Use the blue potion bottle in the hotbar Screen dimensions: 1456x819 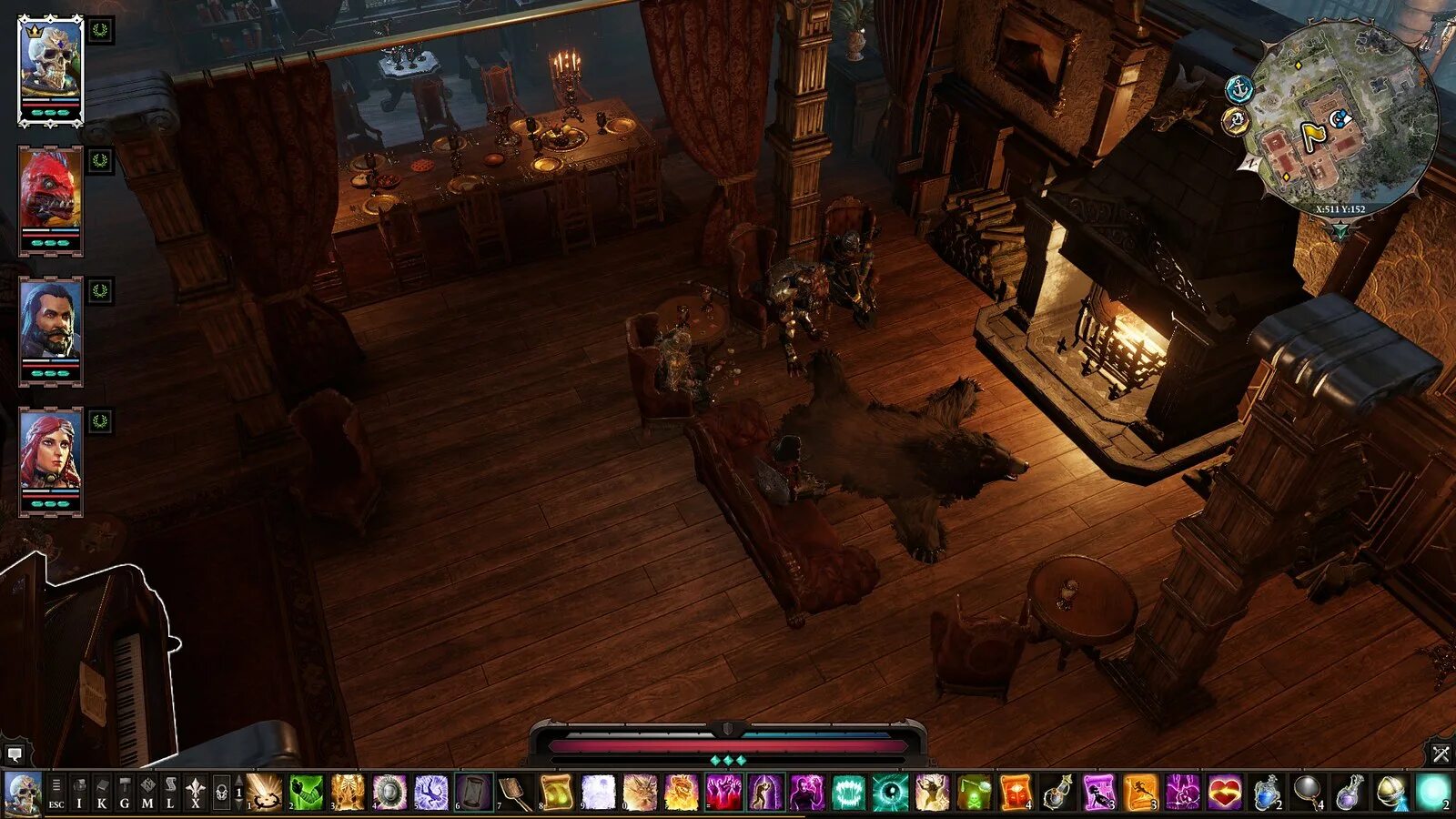[1266, 792]
